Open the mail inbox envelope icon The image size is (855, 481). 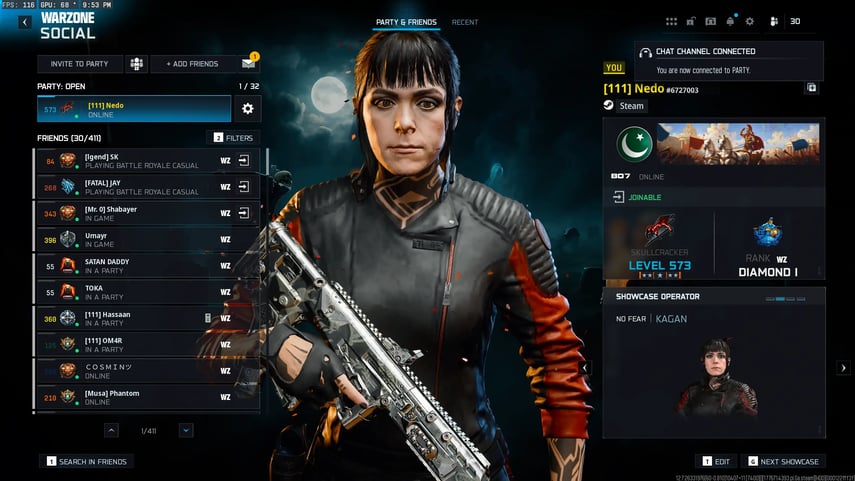[249, 64]
